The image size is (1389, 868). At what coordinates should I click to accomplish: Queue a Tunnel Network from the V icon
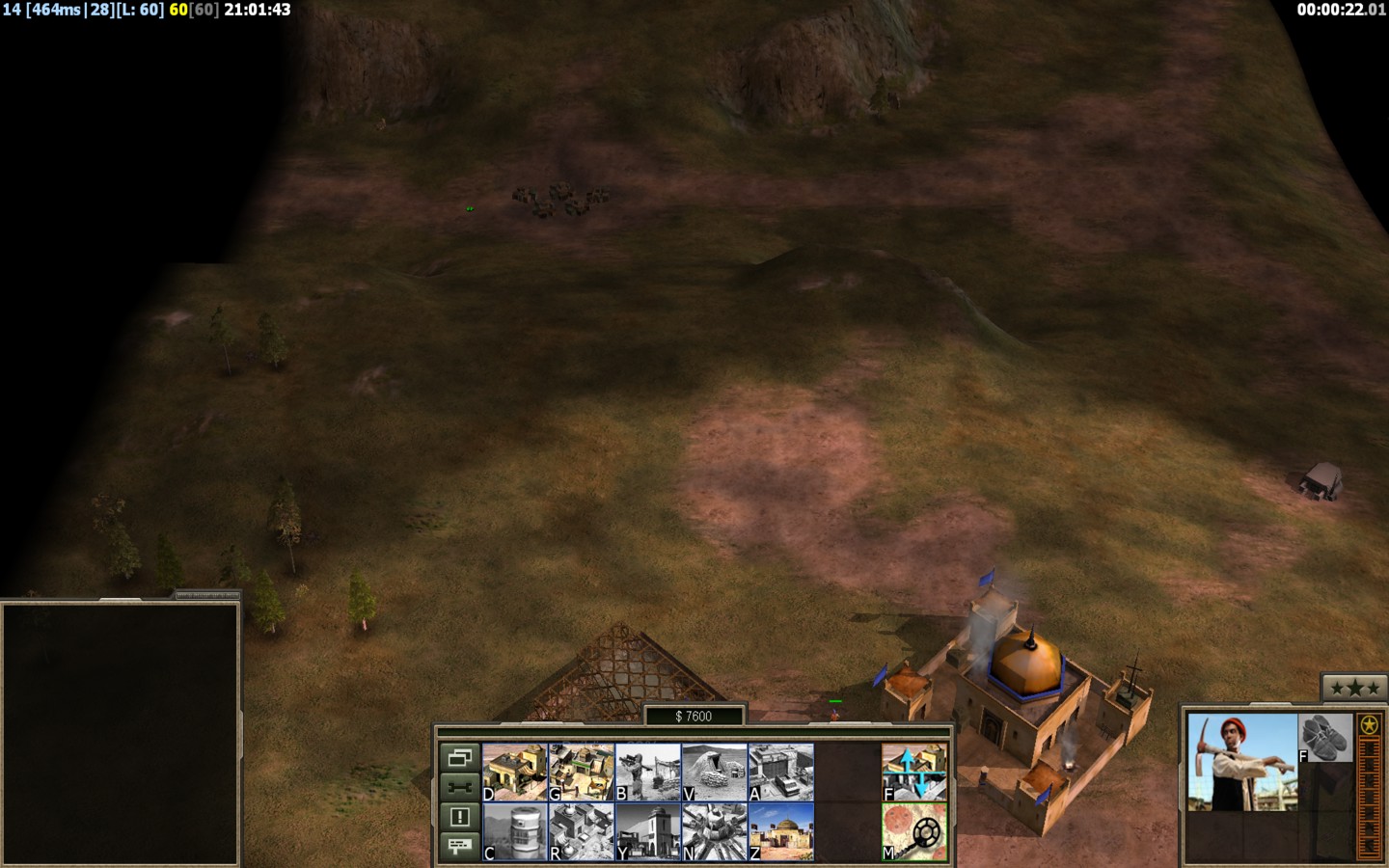click(715, 772)
